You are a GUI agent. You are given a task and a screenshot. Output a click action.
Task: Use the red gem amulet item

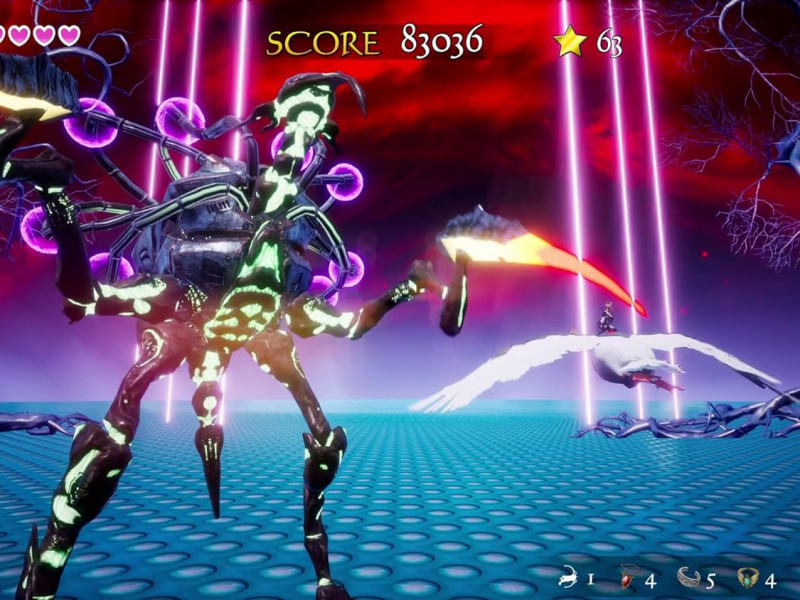[630, 577]
